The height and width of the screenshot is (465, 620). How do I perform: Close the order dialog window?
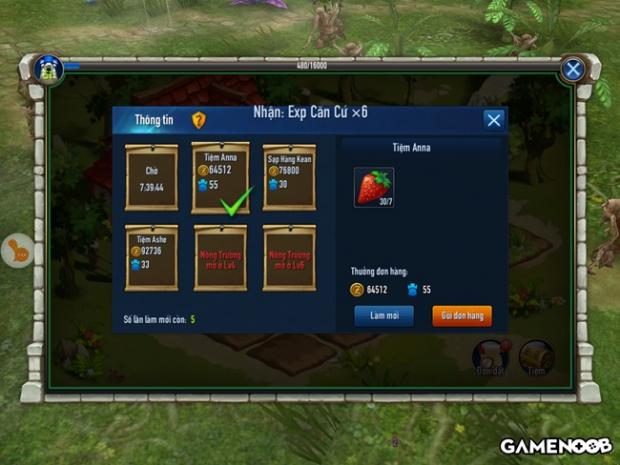click(x=493, y=120)
